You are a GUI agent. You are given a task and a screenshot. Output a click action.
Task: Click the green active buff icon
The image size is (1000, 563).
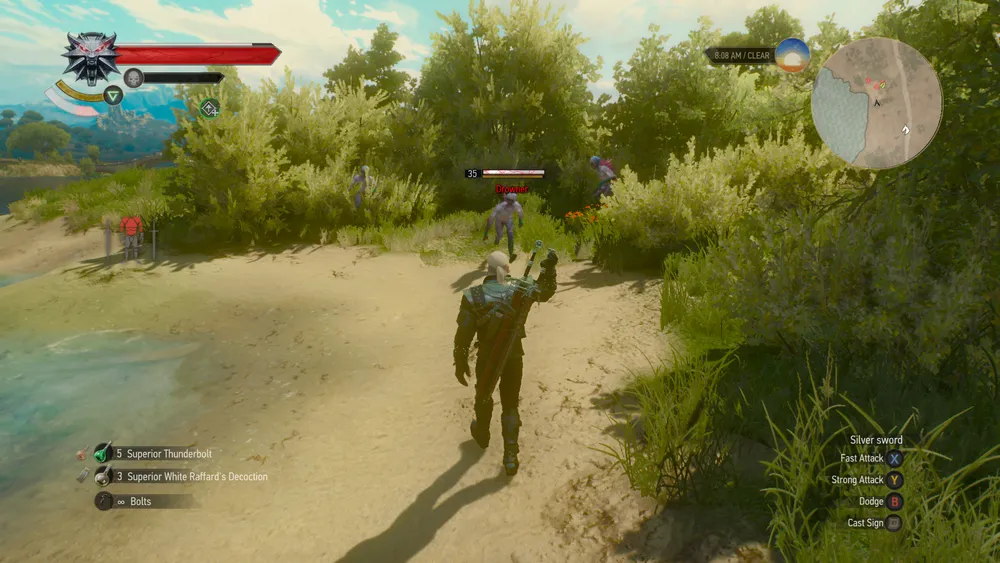coord(209,108)
